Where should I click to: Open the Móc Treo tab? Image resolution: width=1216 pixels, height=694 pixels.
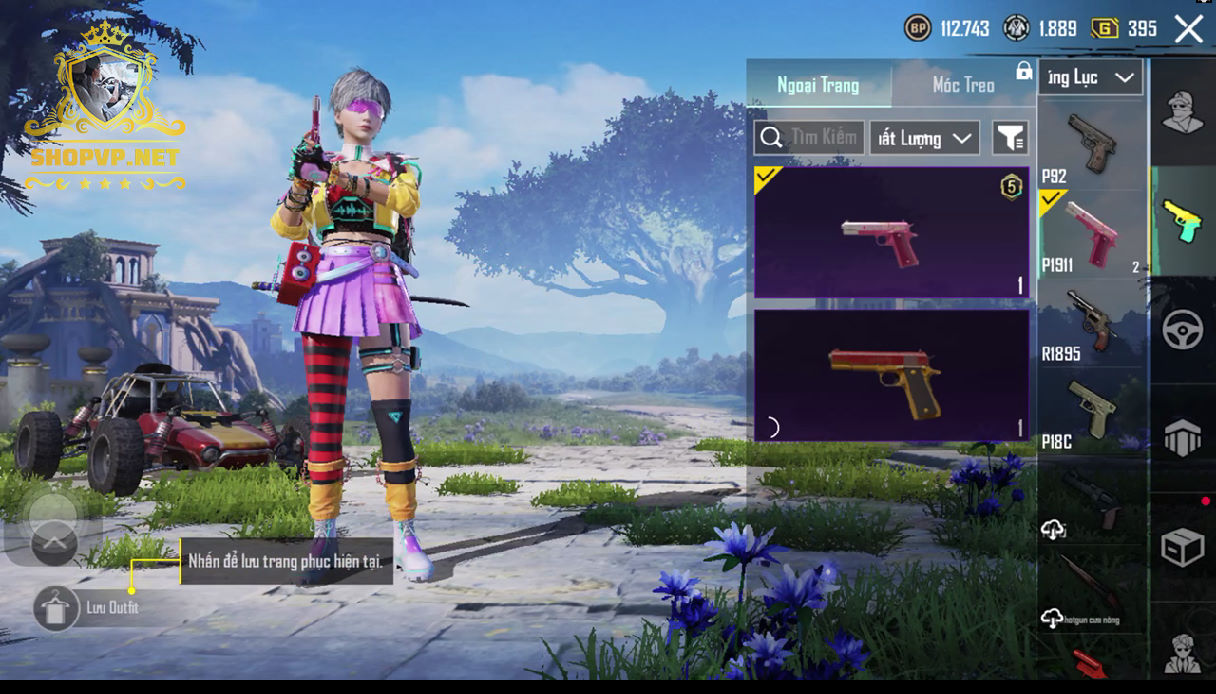click(963, 85)
